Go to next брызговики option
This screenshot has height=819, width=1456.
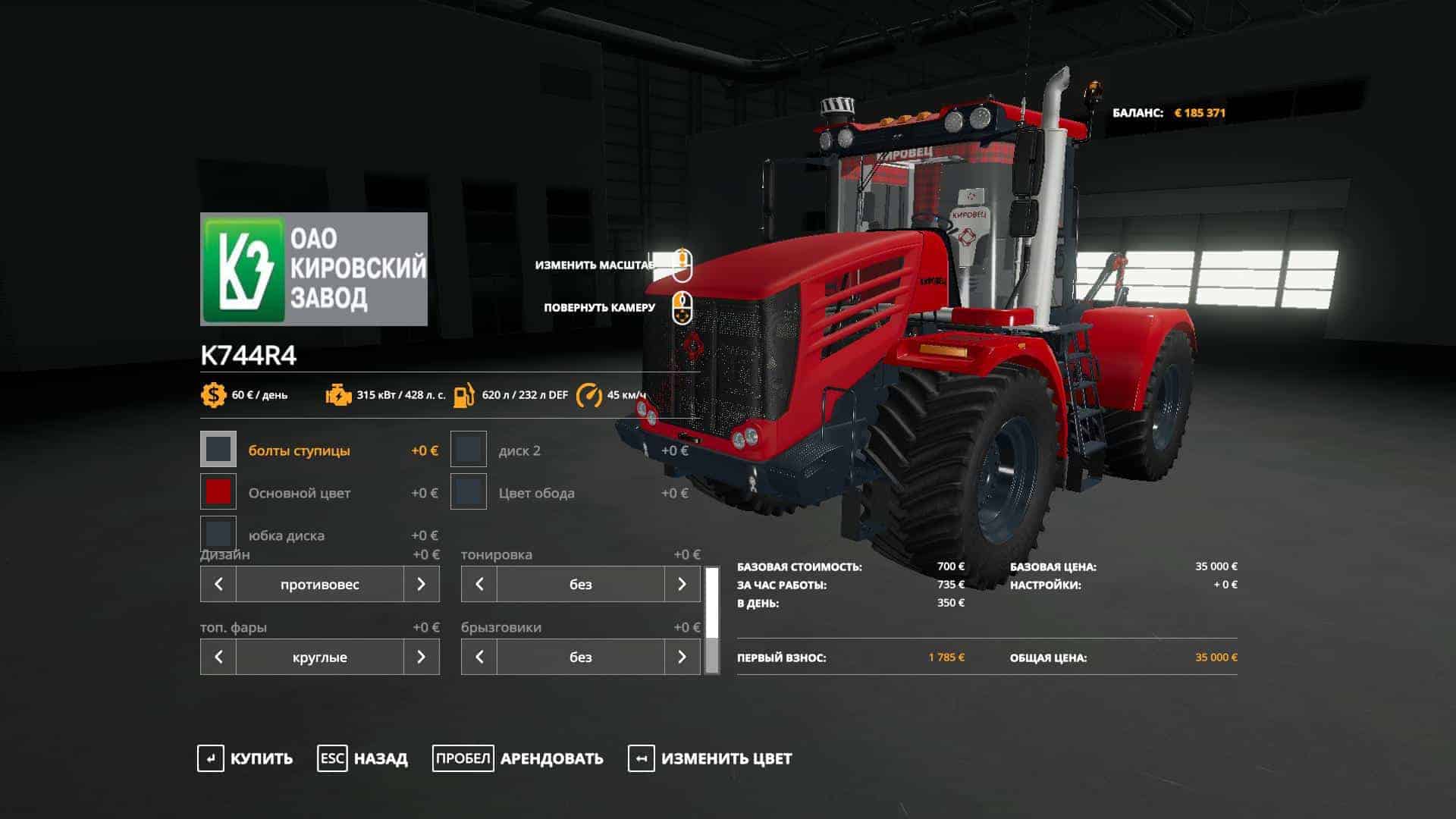coord(682,657)
